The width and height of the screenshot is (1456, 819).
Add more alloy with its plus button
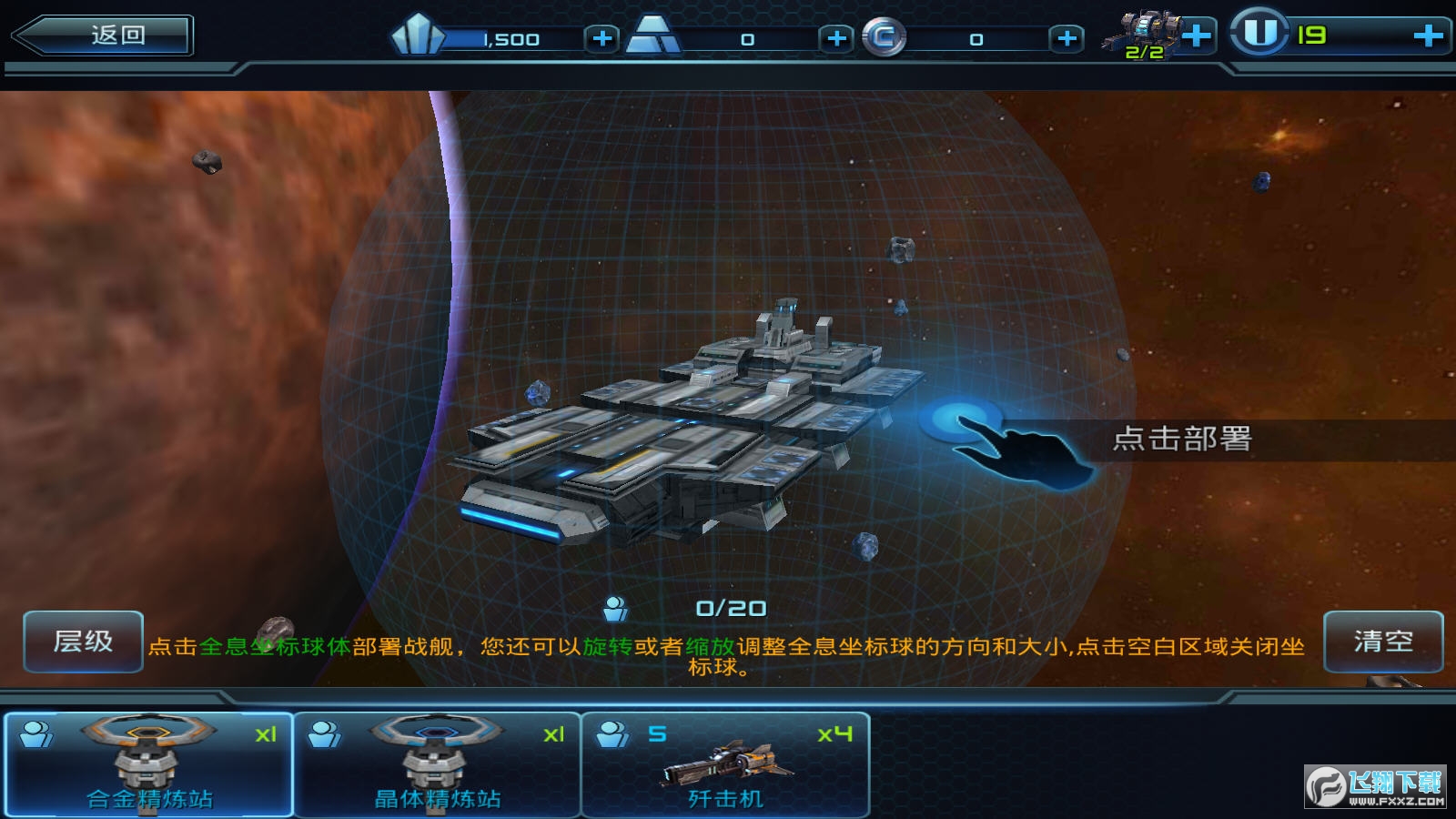tap(836, 38)
